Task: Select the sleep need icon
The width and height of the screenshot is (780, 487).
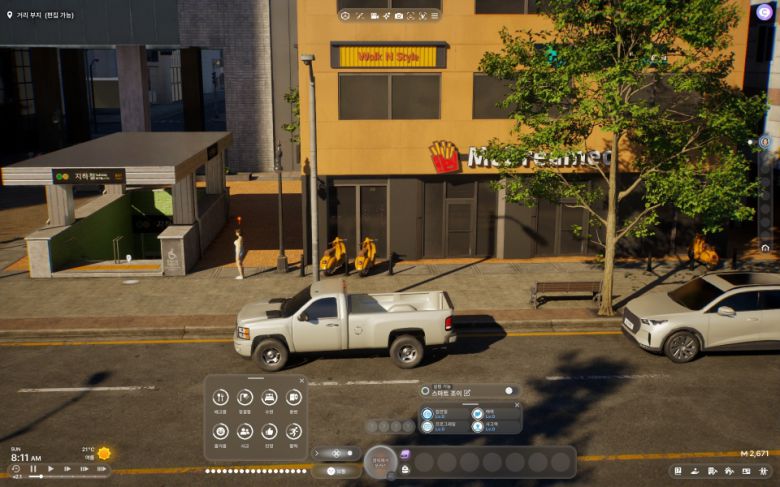Action: tap(269, 398)
